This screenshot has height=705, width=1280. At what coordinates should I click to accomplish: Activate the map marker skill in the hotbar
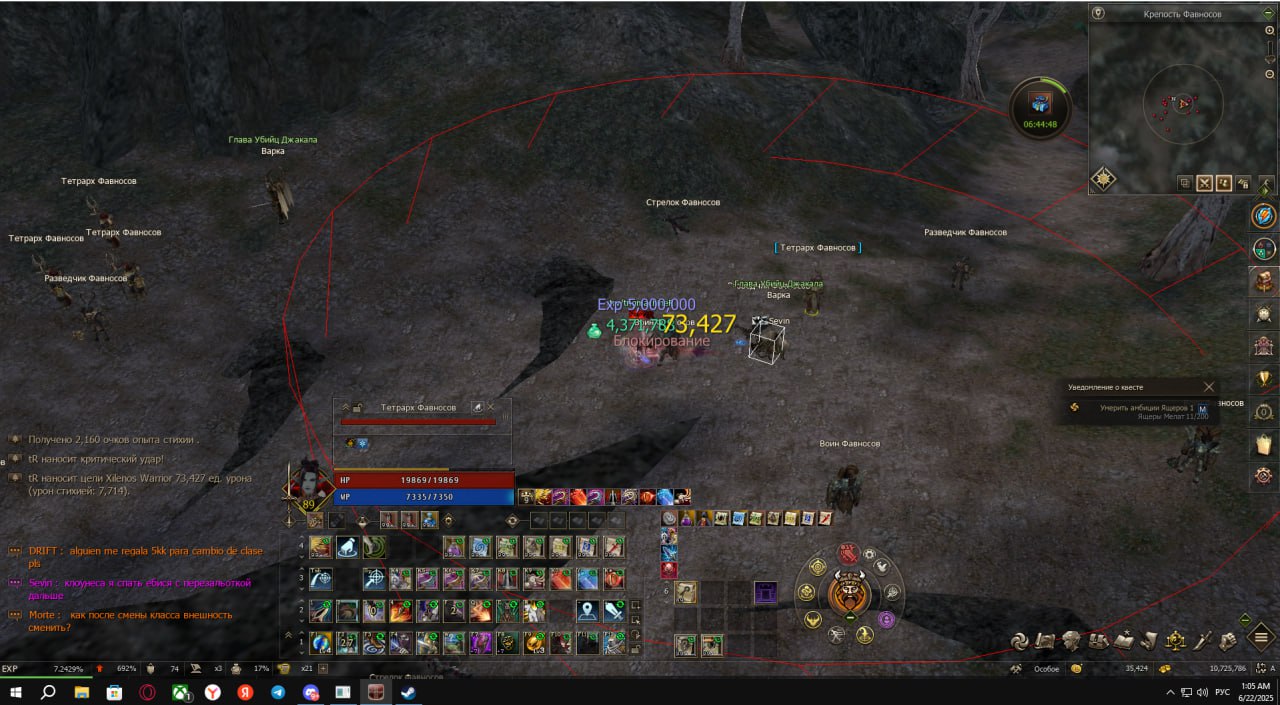point(587,610)
